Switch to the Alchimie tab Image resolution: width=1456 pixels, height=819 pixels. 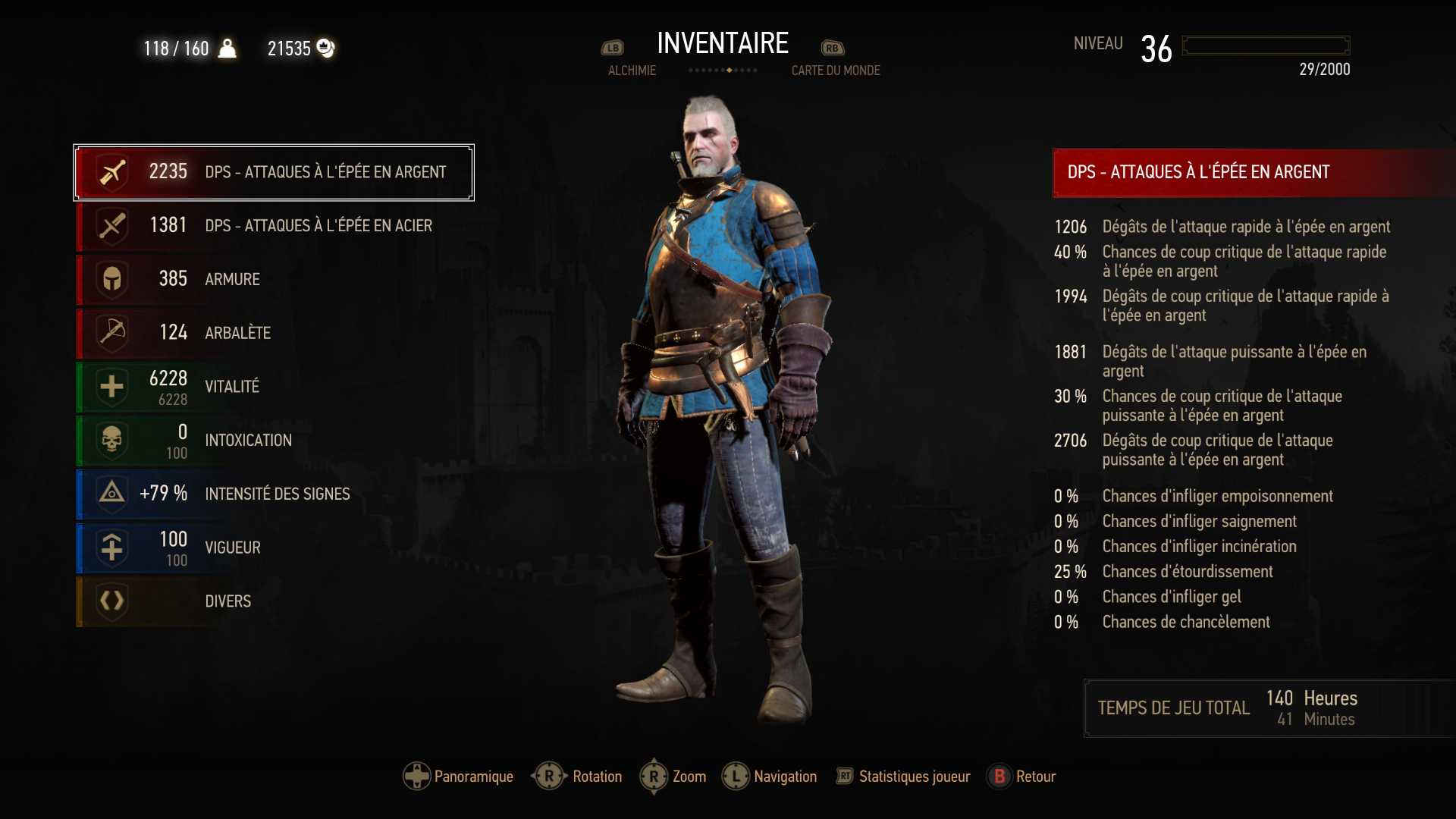[x=631, y=71]
